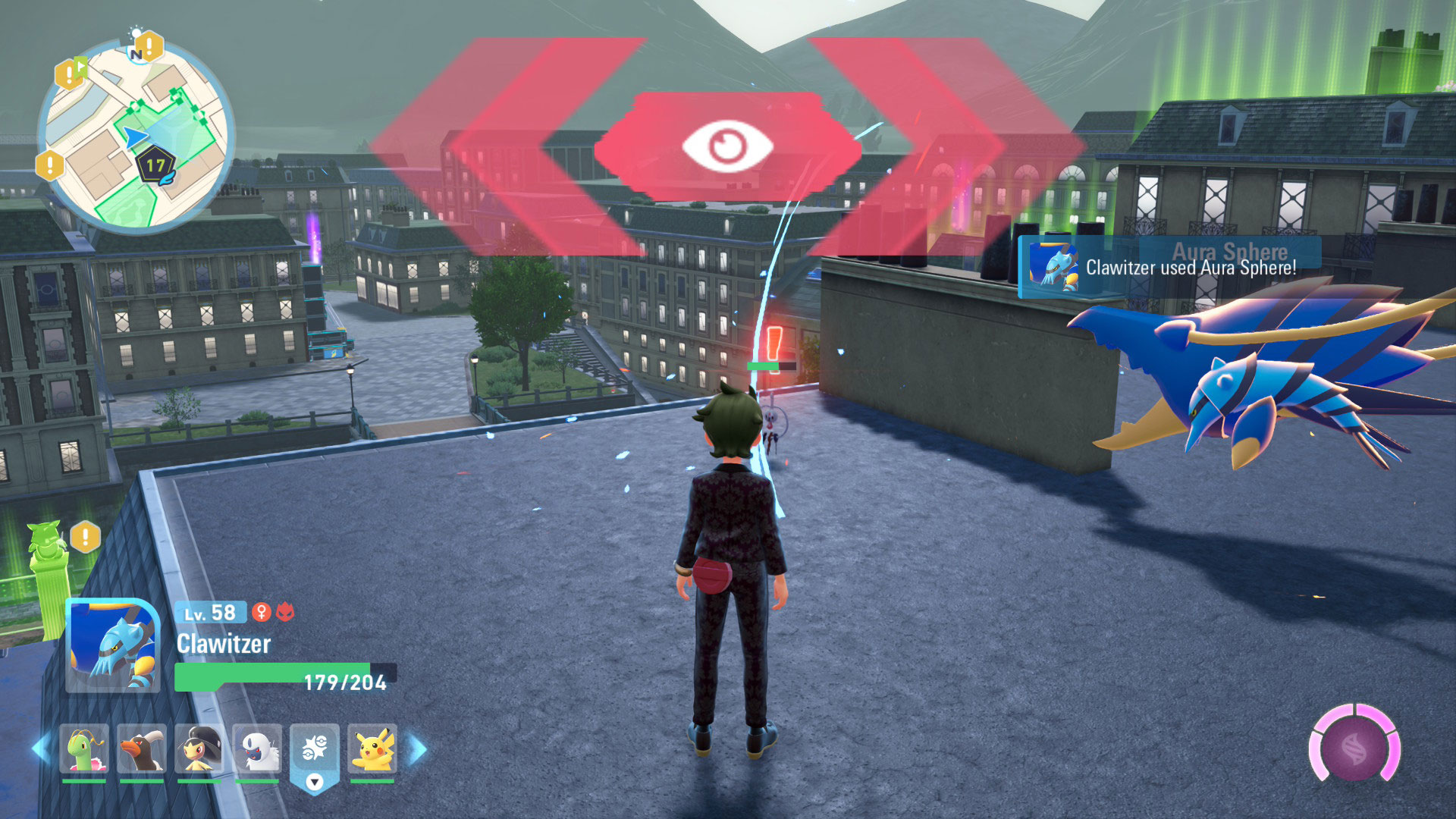The width and height of the screenshot is (1456, 819).
Task: Click the party bar left arrow
Action: (x=41, y=749)
